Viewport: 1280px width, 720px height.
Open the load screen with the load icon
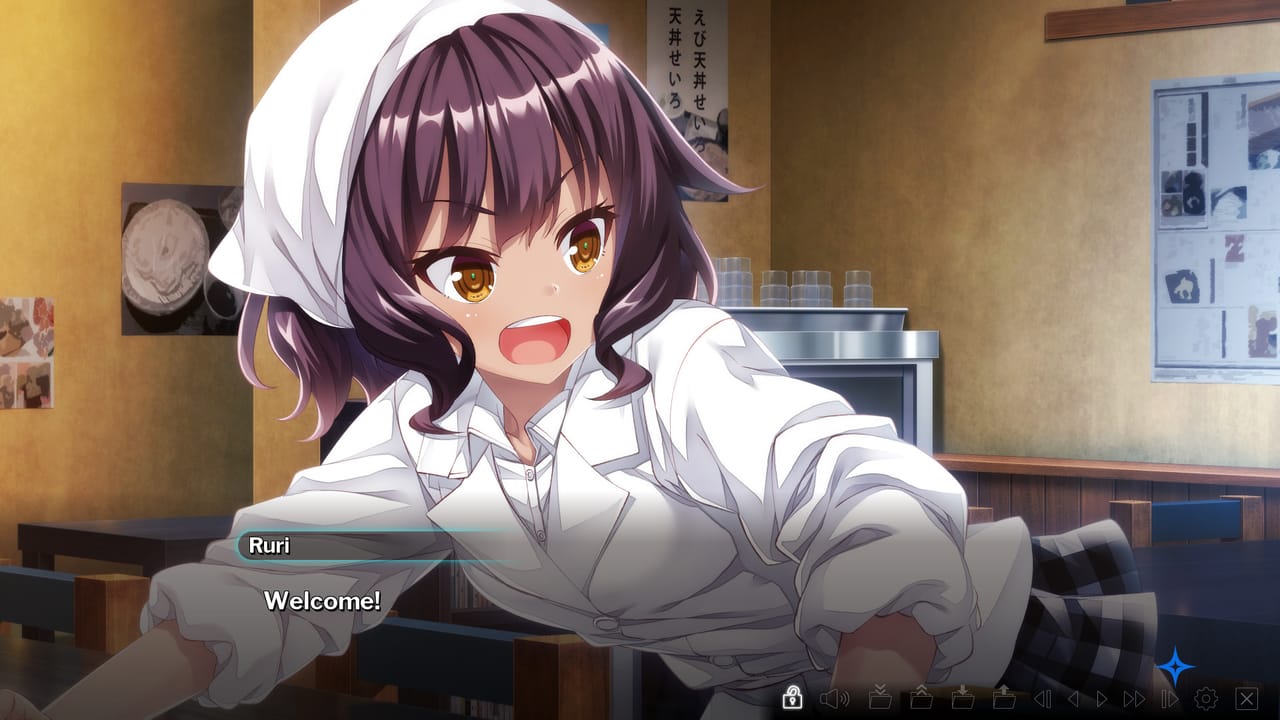(1005, 700)
